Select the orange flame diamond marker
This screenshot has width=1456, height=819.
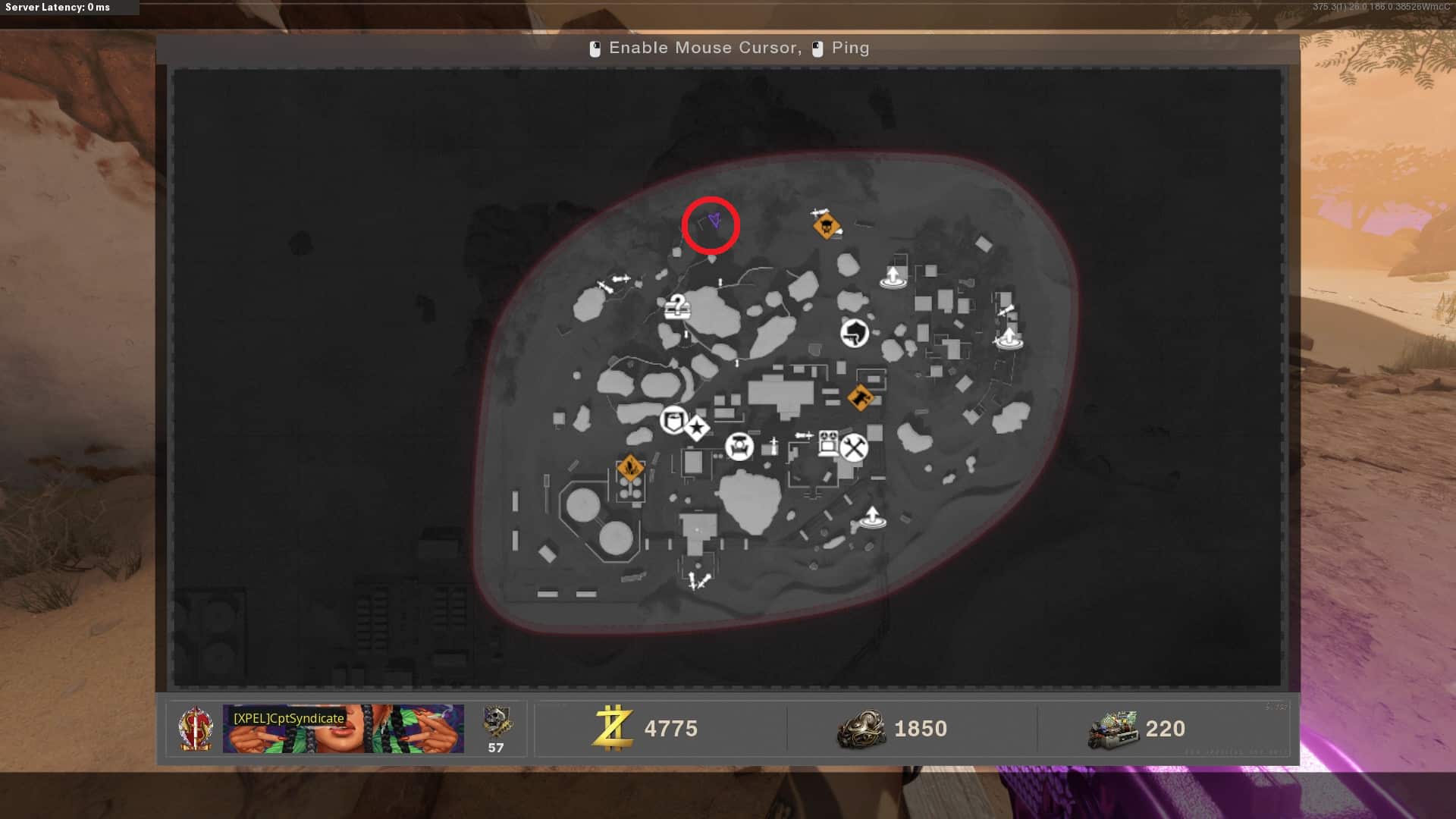click(630, 468)
